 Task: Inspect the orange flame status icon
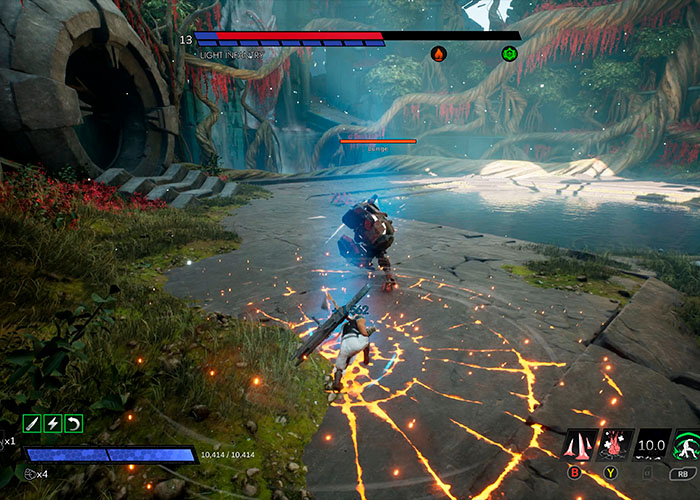tap(438, 53)
